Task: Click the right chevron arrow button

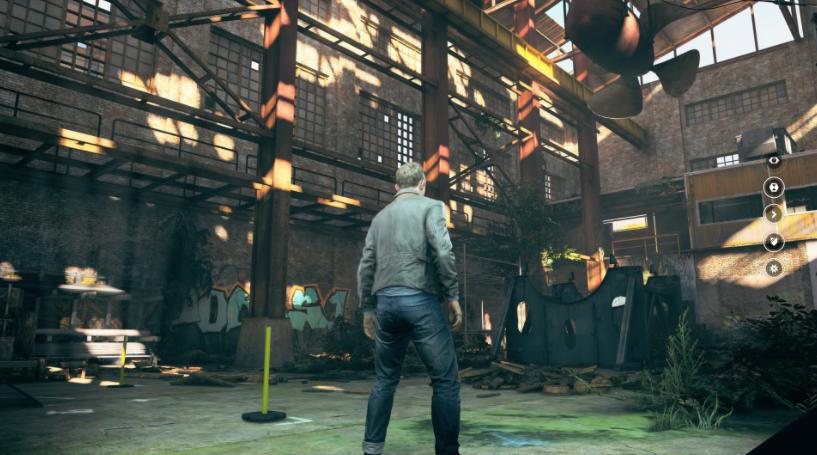Action: click(x=773, y=213)
